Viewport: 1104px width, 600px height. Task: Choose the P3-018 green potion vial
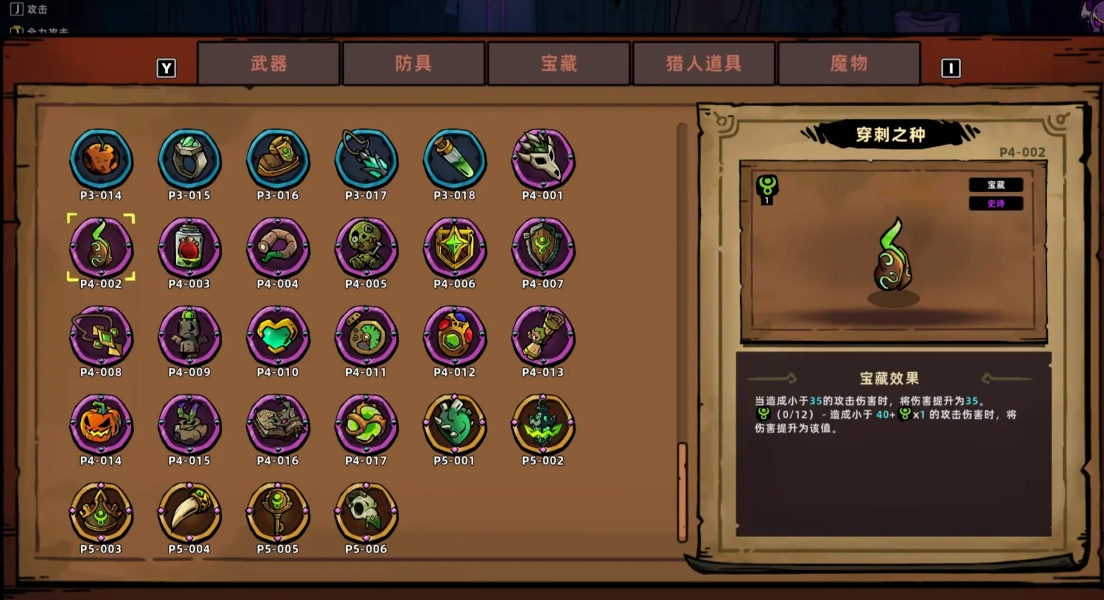point(455,159)
